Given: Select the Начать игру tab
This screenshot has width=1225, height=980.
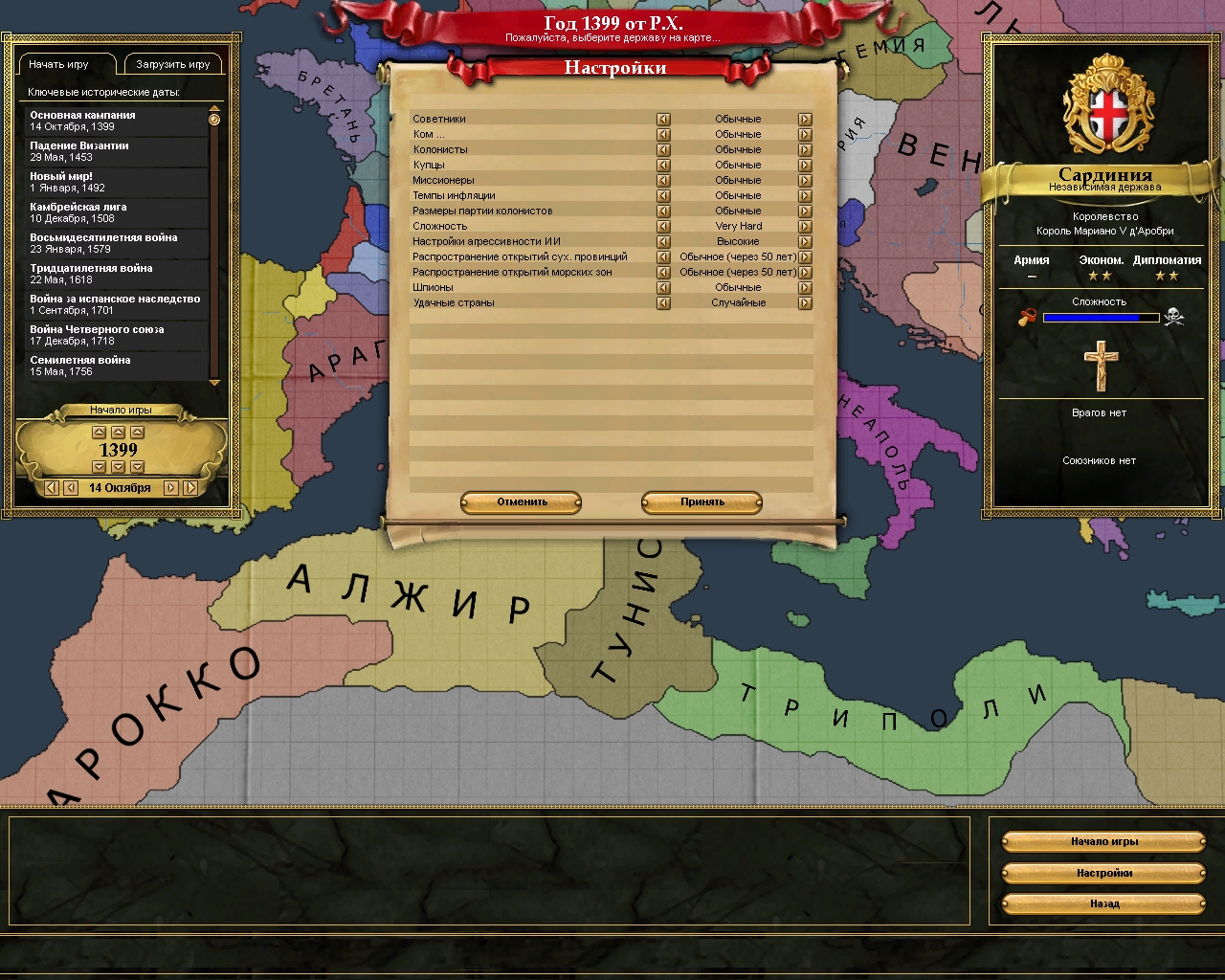Looking at the screenshot, I should pyautogui.click(x=59, y=65).
